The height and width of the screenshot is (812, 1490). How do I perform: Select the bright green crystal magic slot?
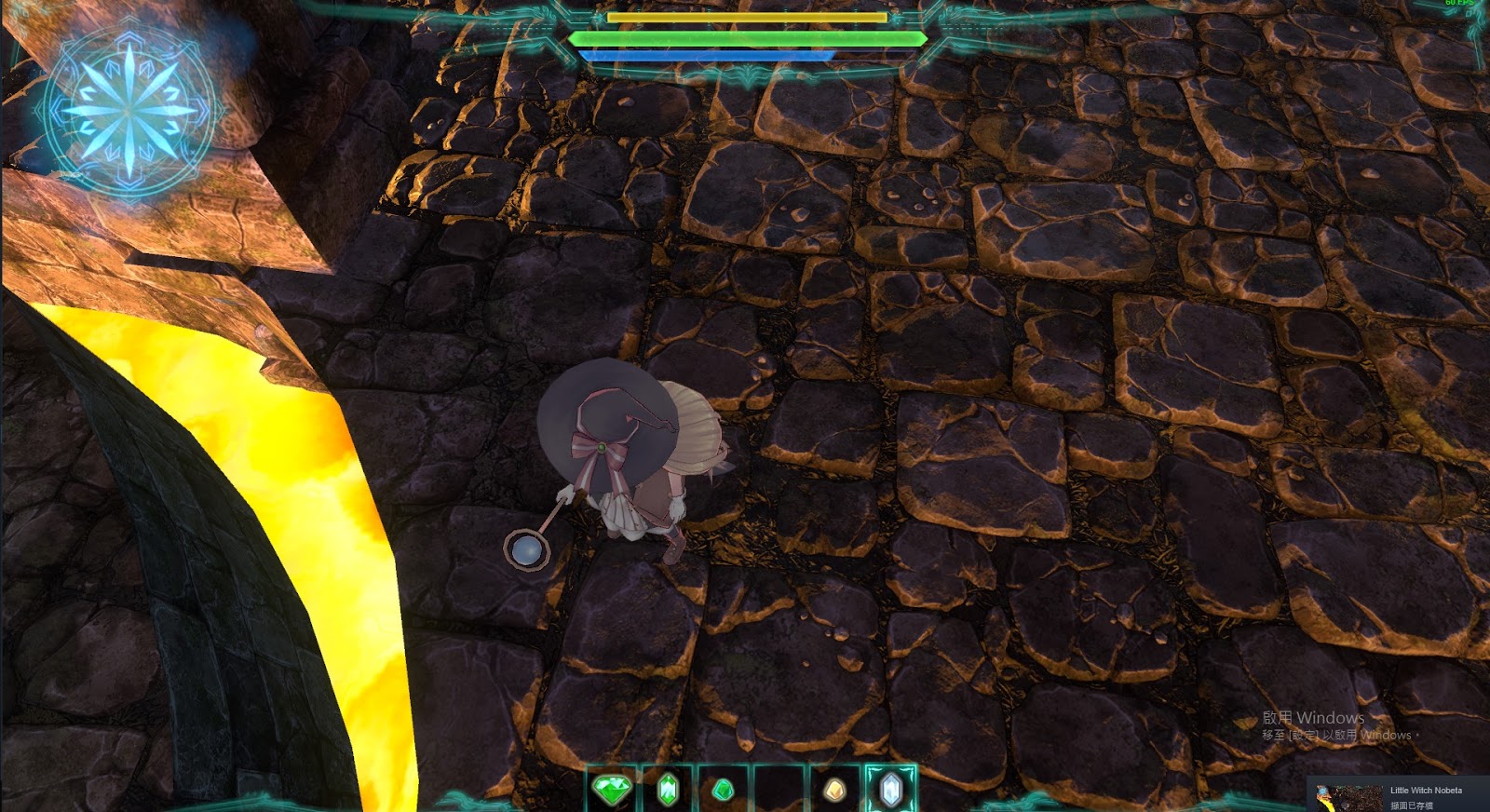(x=669, y=789)
